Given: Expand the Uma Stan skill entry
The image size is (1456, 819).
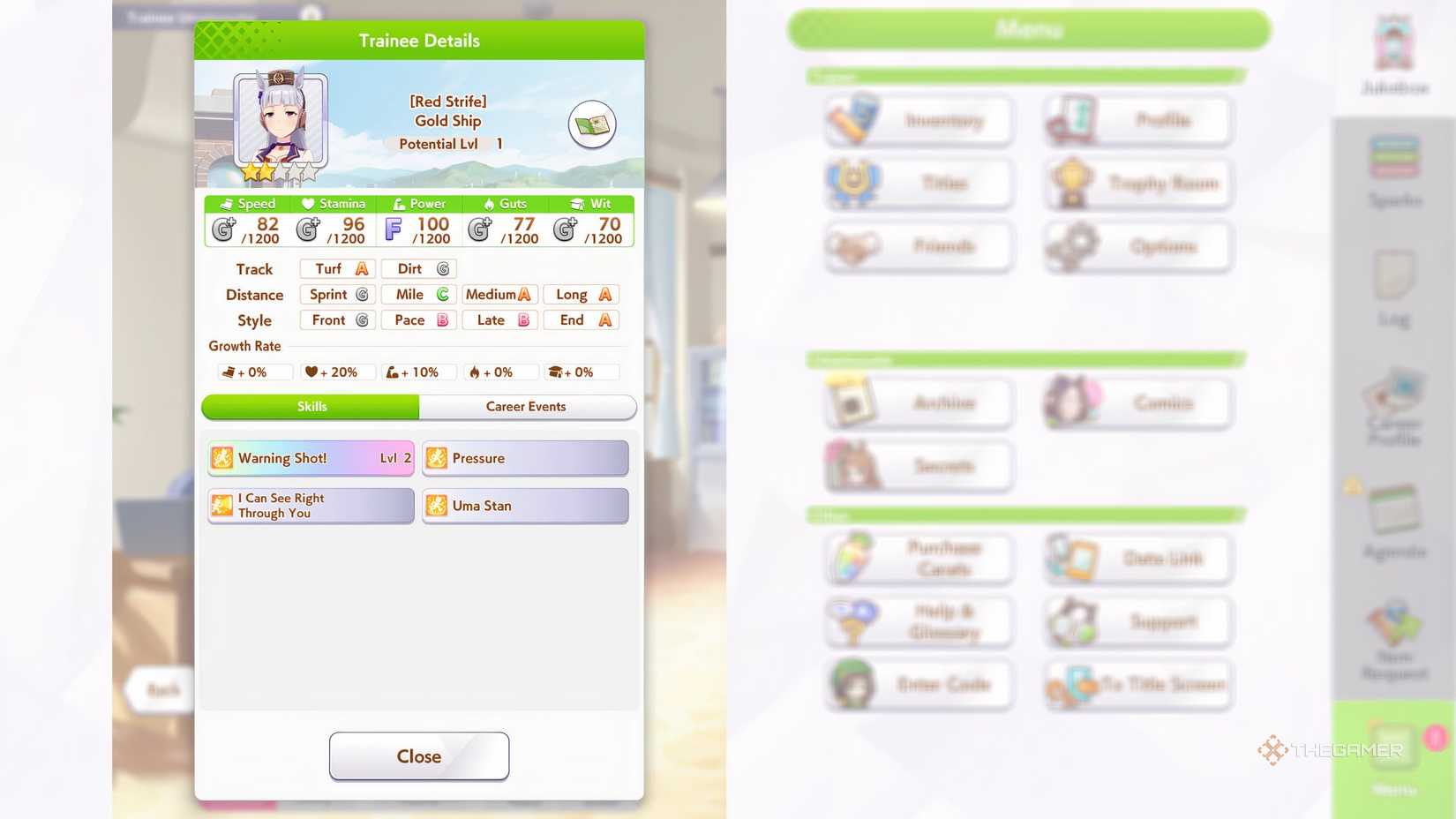Looking at the screenshot, I should pos(524,506).
